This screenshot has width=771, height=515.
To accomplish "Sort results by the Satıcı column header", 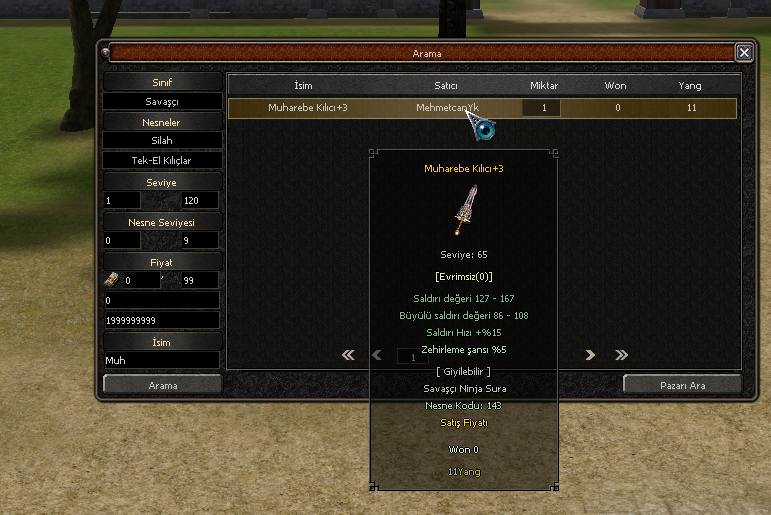I will coord(445,85).
